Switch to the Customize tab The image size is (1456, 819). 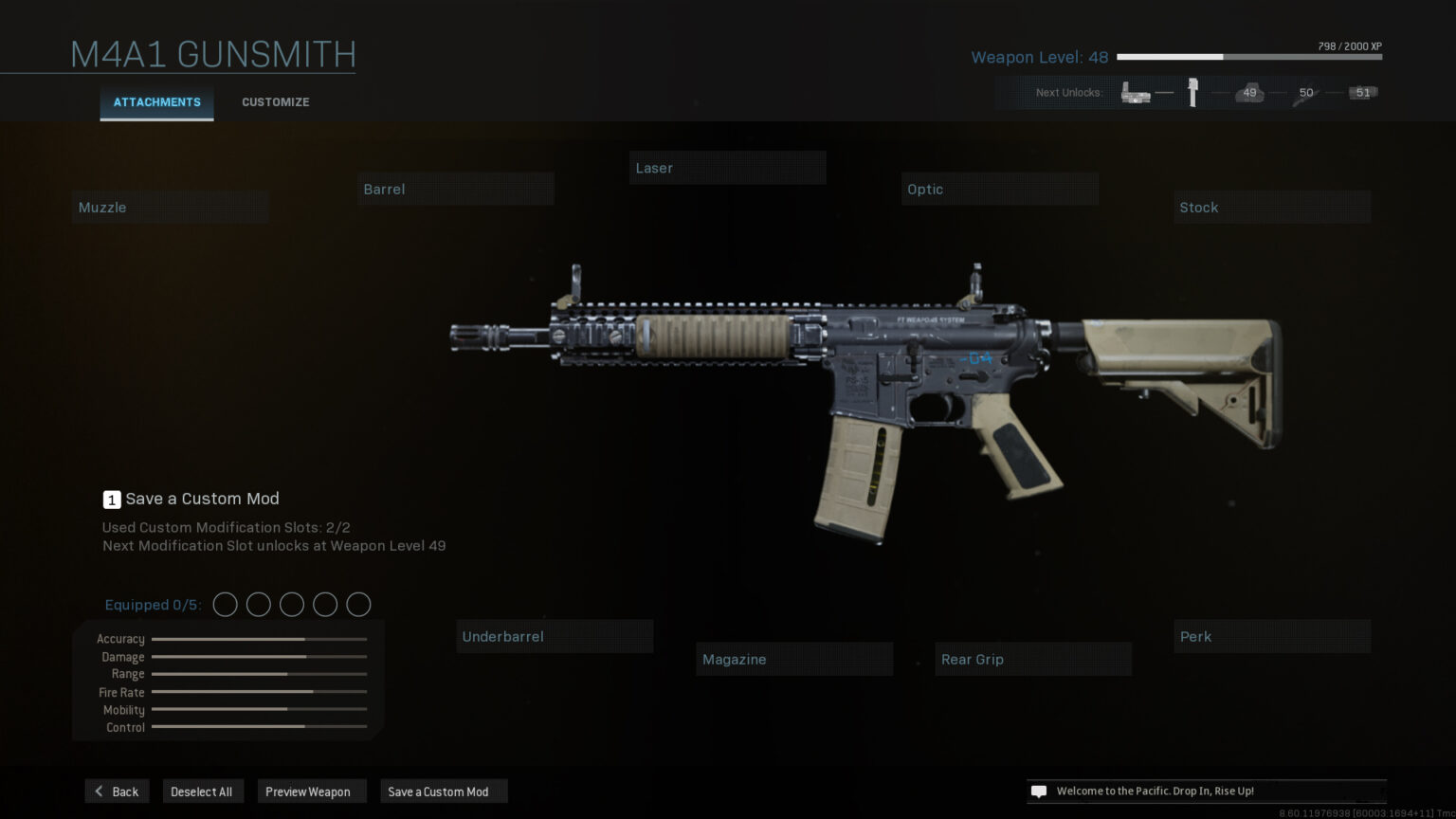tap(275, 101)
